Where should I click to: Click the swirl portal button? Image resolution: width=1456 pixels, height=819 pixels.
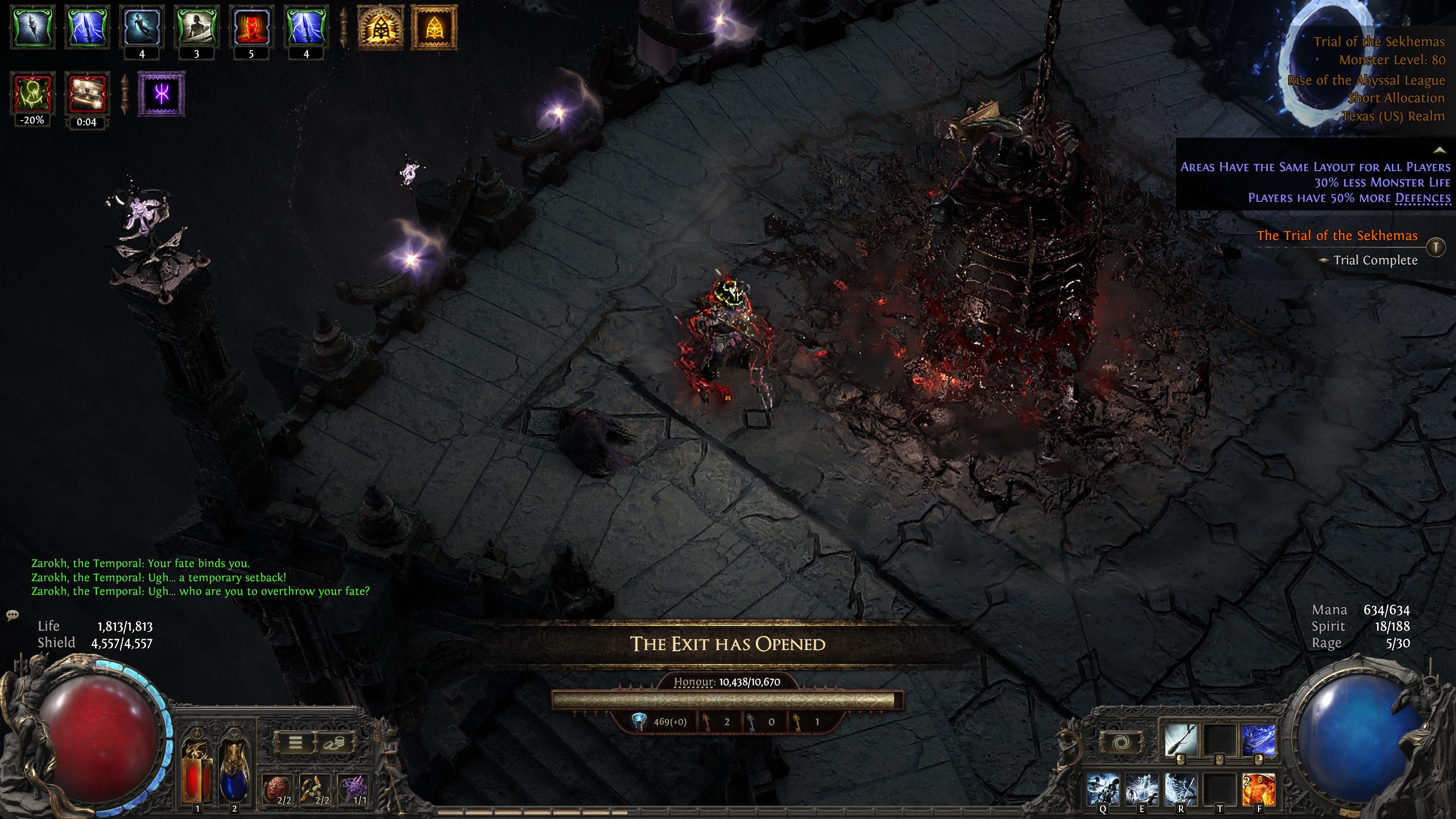[1120, 742]
